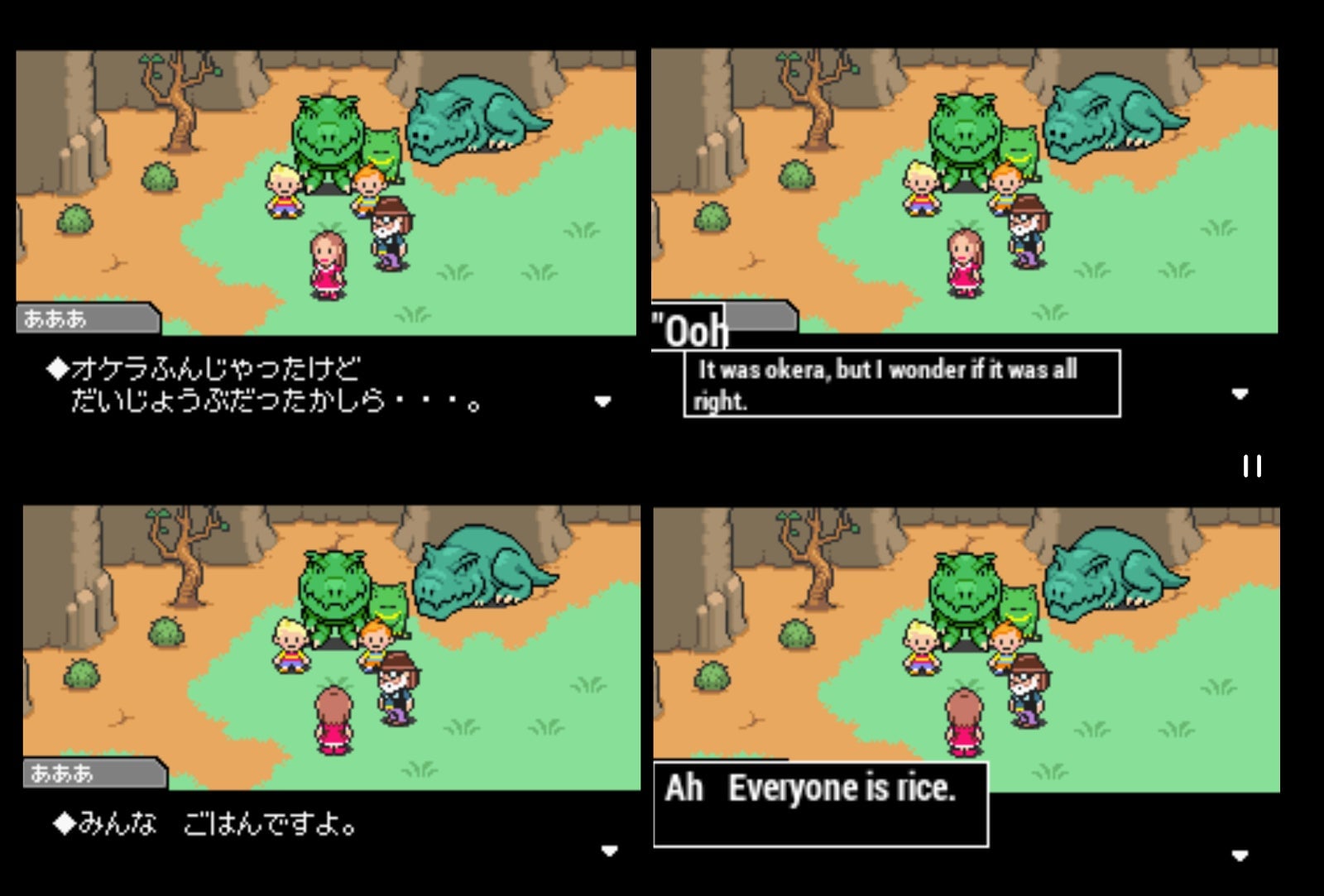Select the small green baby Drago sprite
The width and height of the screenshot is (1324, 896).
pos(382,149)
